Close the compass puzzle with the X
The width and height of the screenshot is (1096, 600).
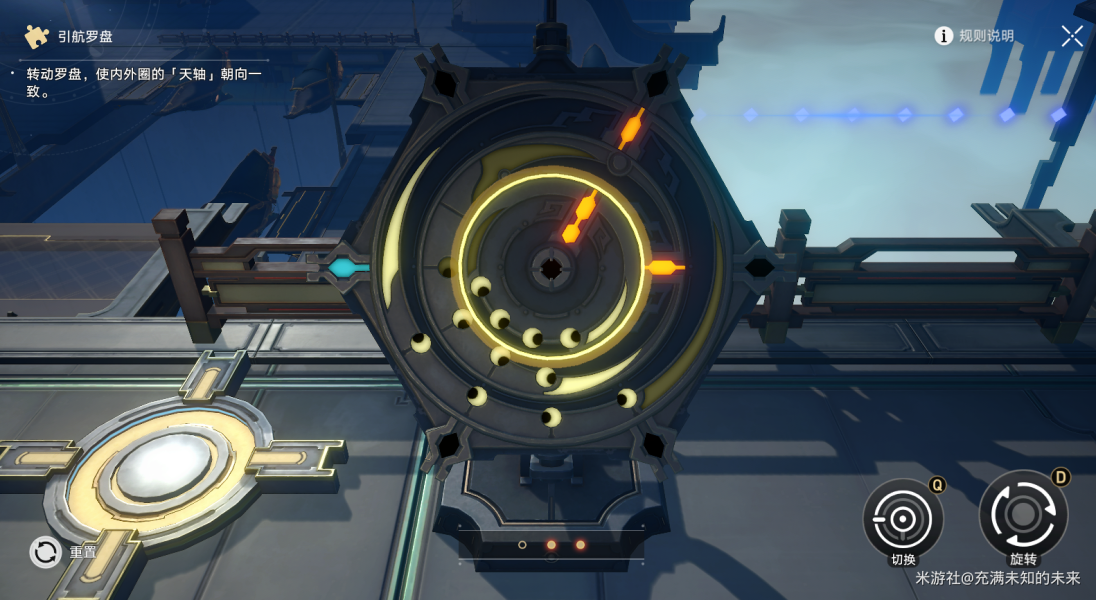pyautogui.click(x=1072, y=37)
